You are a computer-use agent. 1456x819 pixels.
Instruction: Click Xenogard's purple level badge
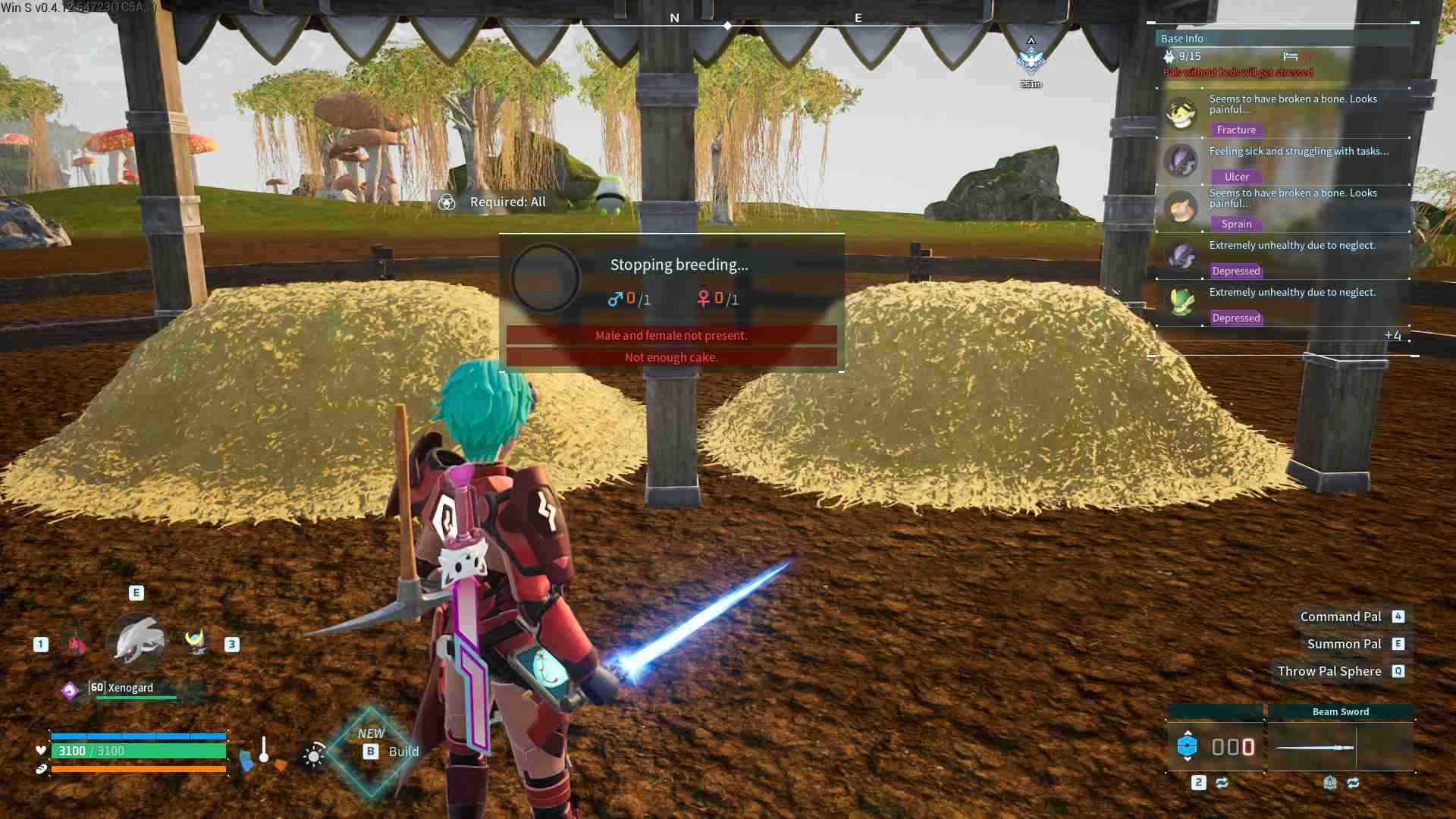(70, 689)
